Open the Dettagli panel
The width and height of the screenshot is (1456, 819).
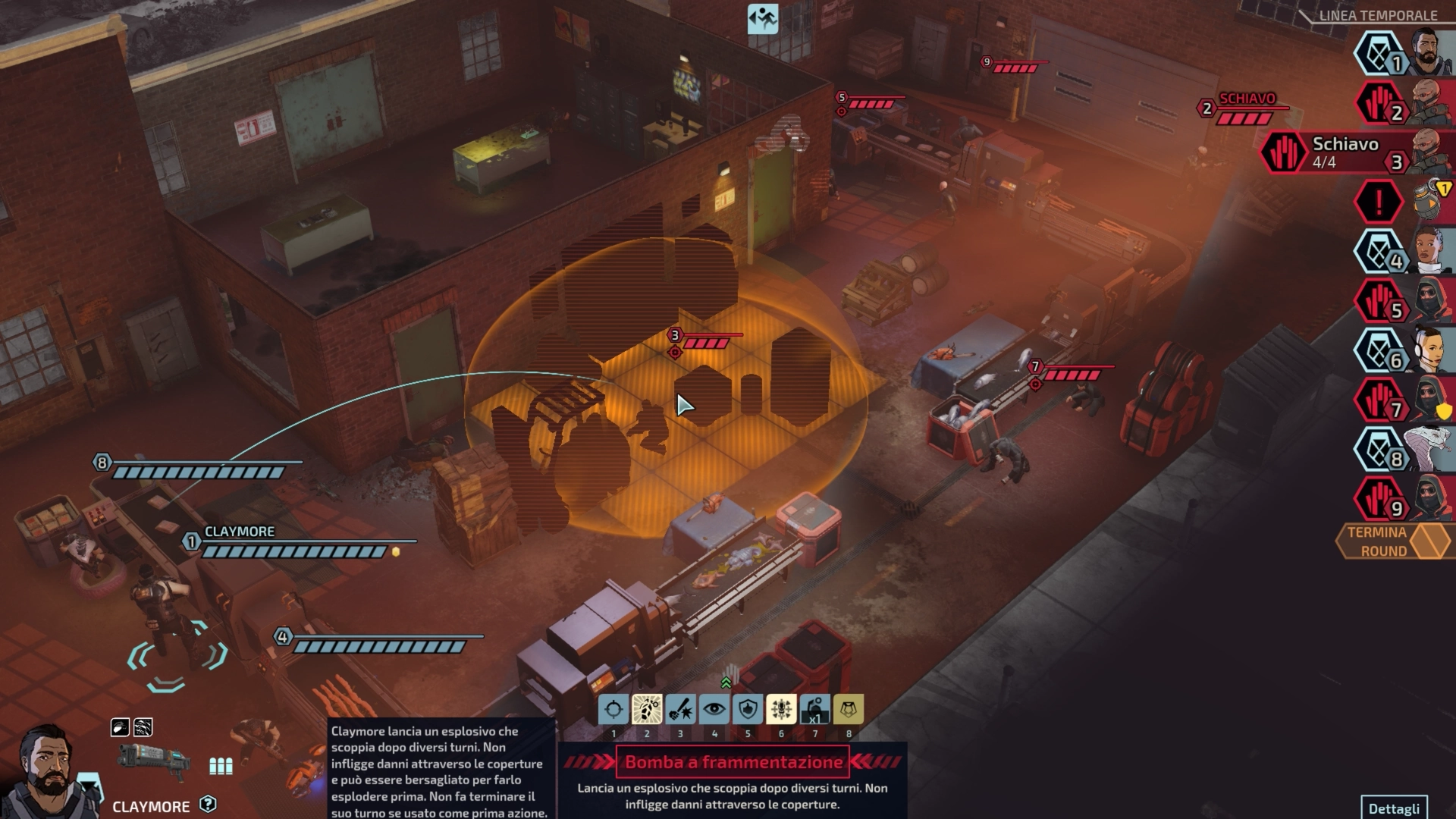pos(1394,808)
